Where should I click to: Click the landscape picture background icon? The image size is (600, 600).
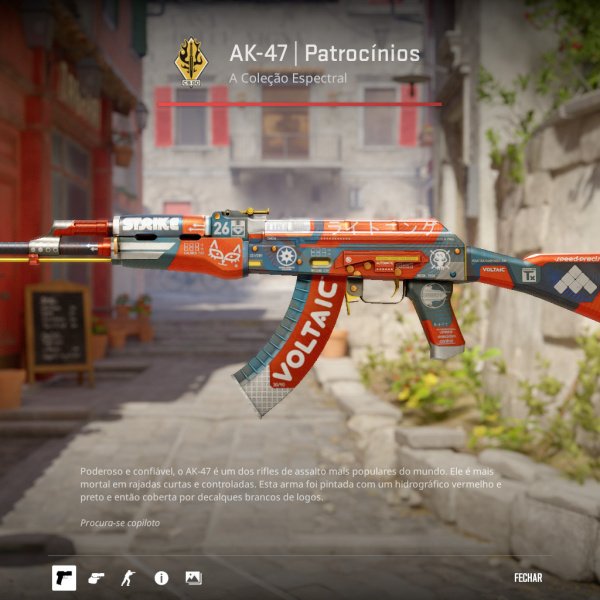(193, 578)
